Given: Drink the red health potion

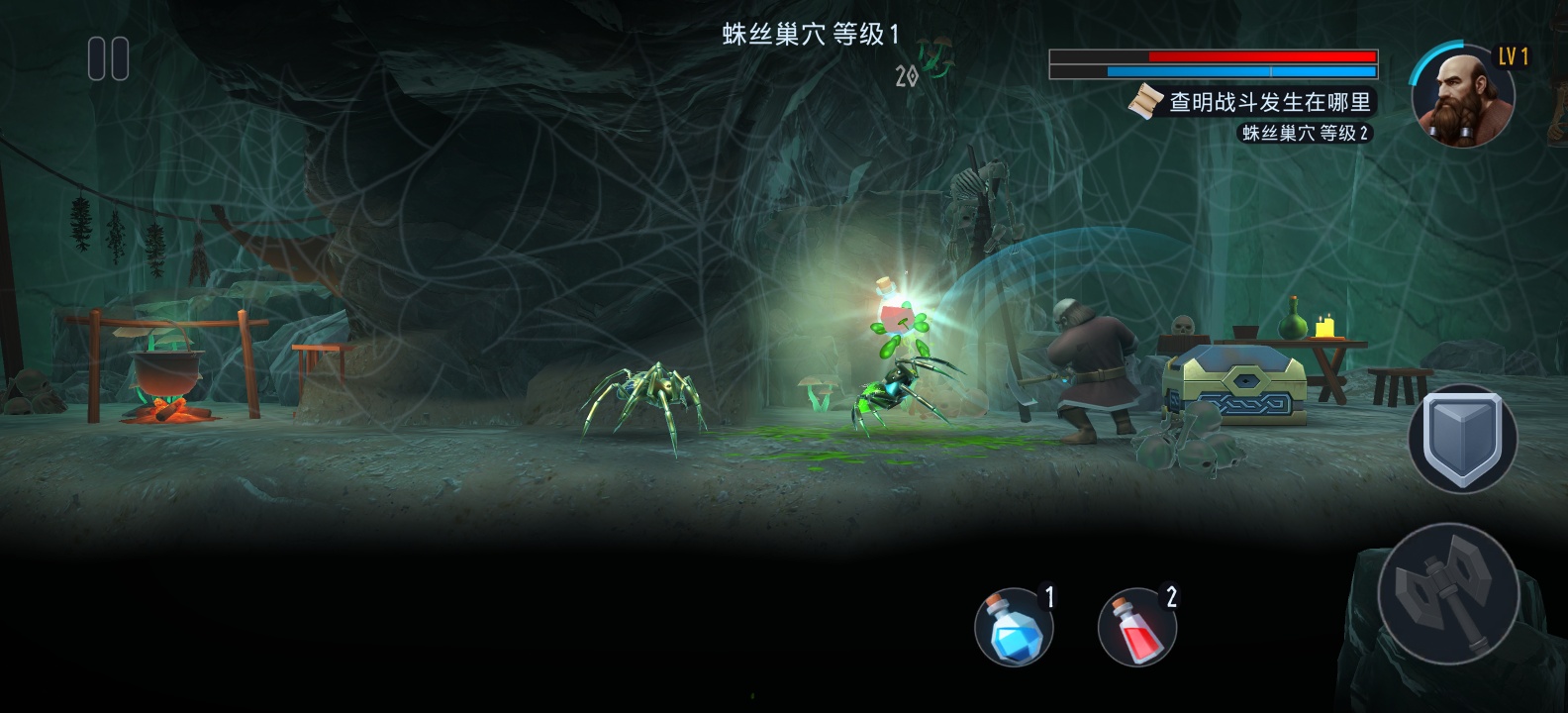Looking at the screenshot, I should point(1136,628).
